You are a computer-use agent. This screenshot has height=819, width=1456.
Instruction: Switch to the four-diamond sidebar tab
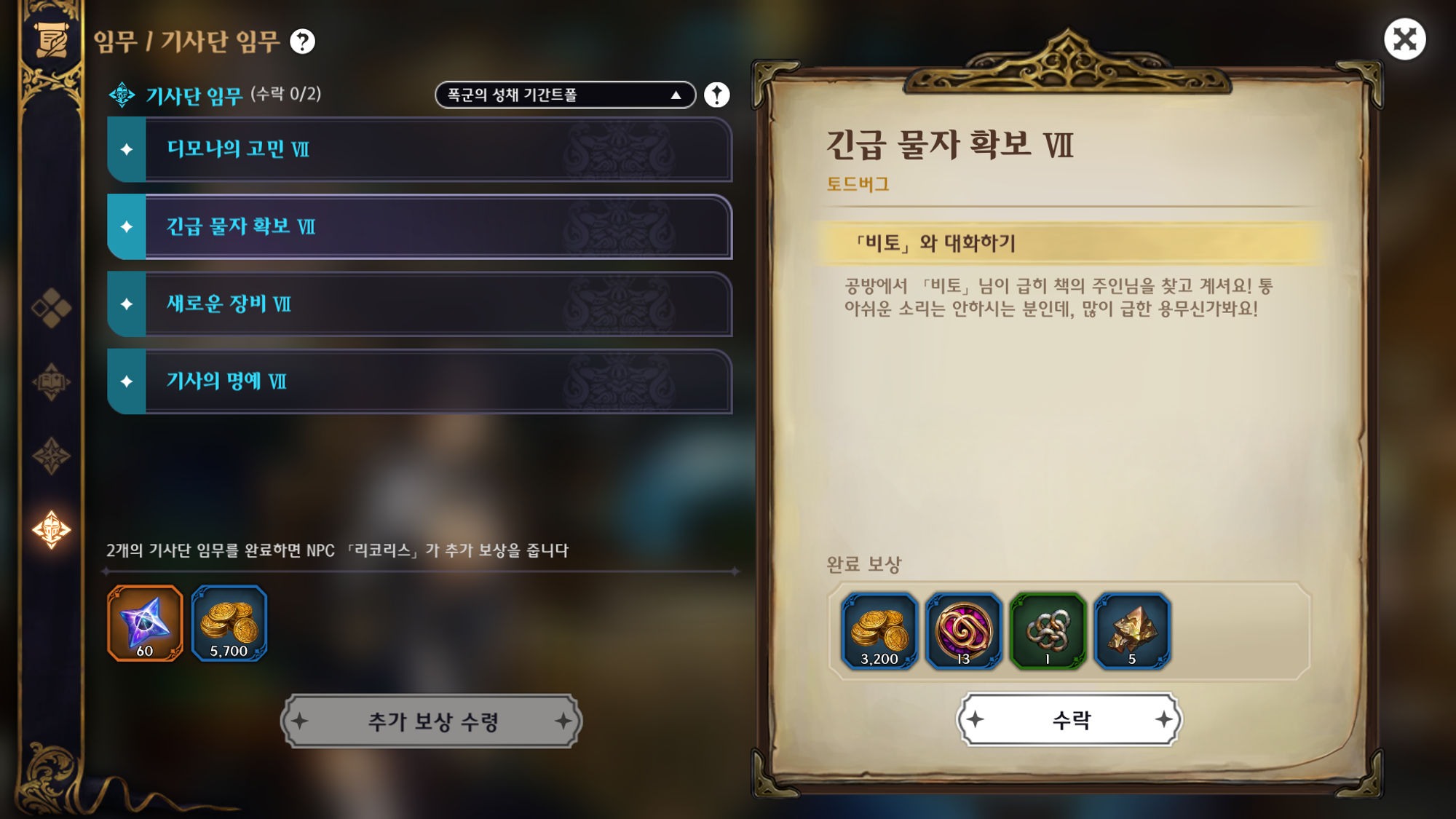point(51,308)
